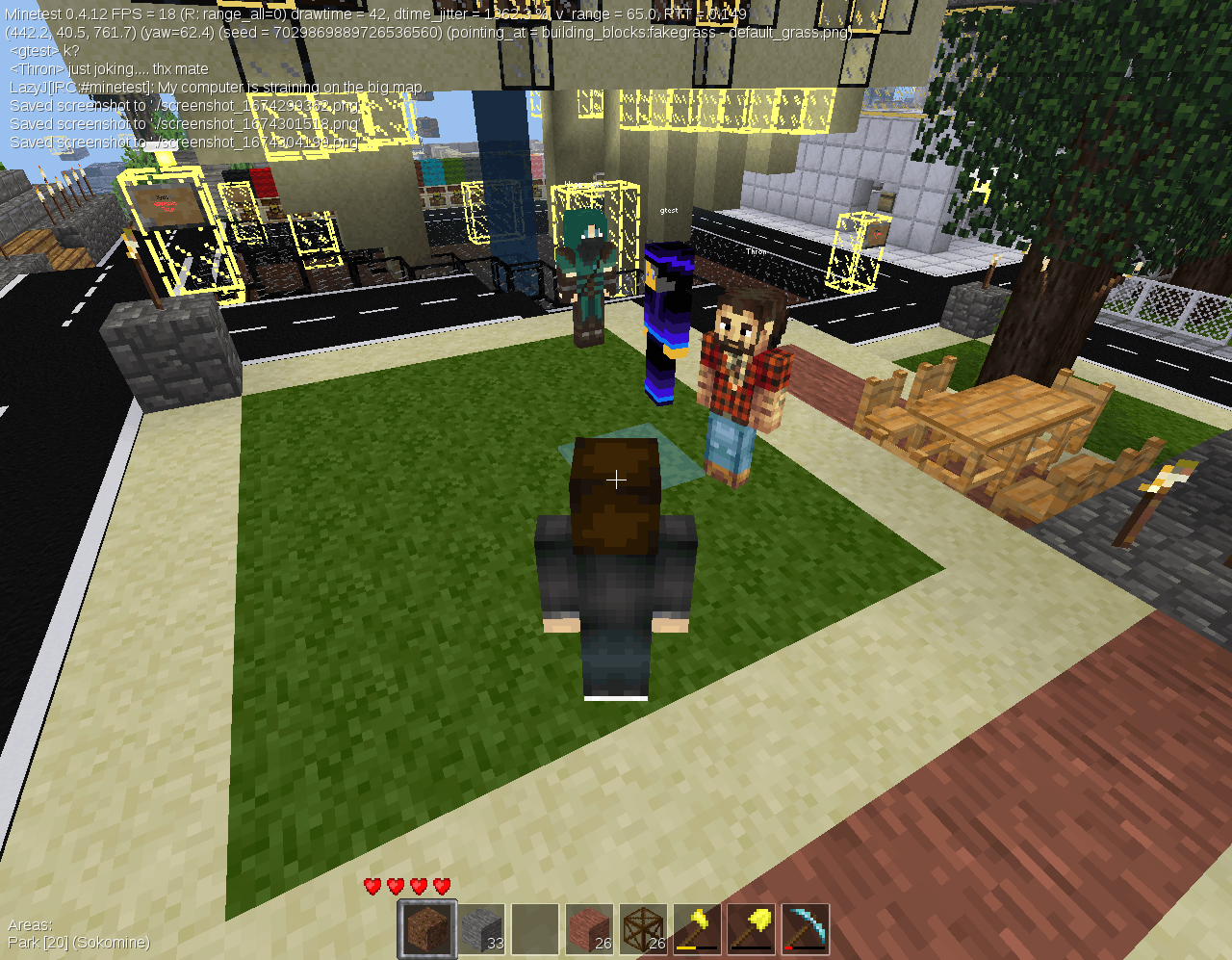Click the gtest player nametag
Image resolution: width=1232 pixels, height=960 pixels.
pos(668,209)
